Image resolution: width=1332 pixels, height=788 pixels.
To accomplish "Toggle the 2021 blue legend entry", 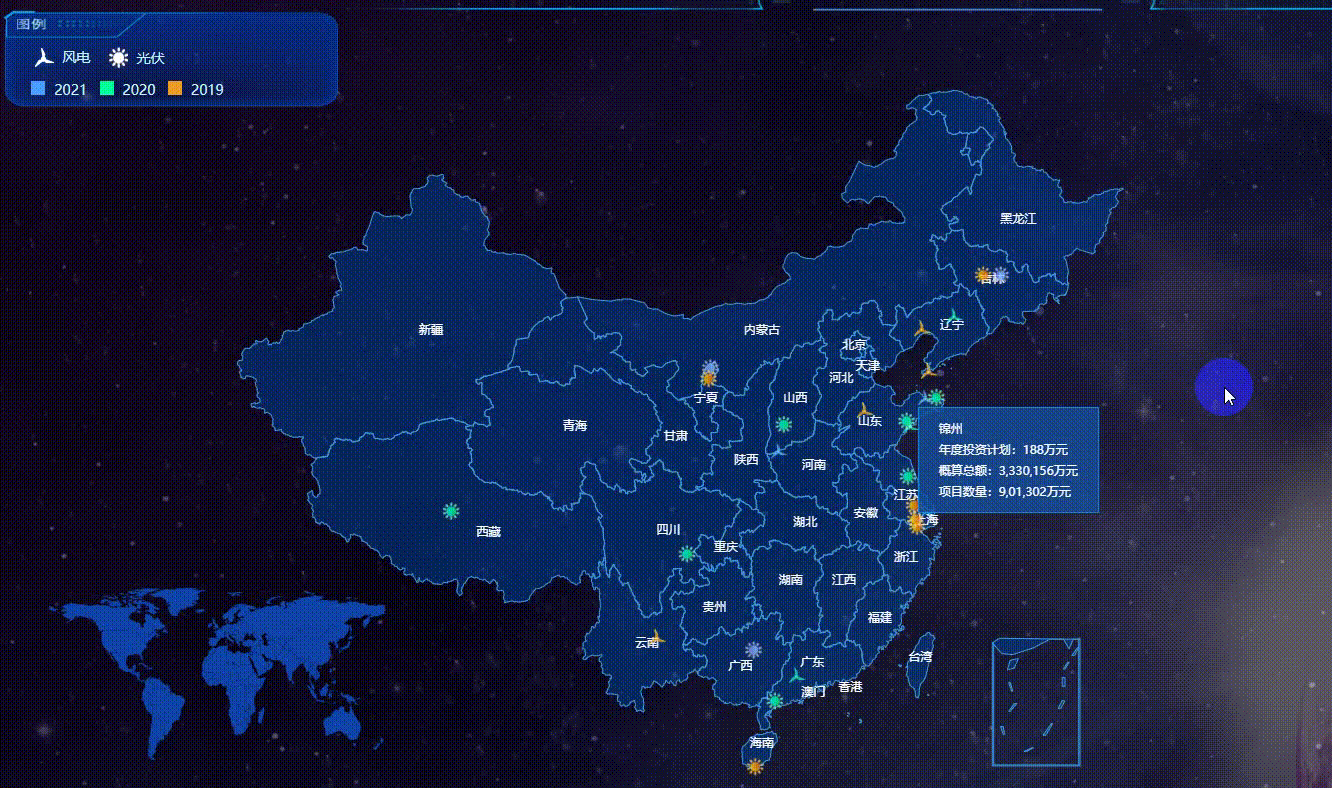I will click(x=38, y=90).
